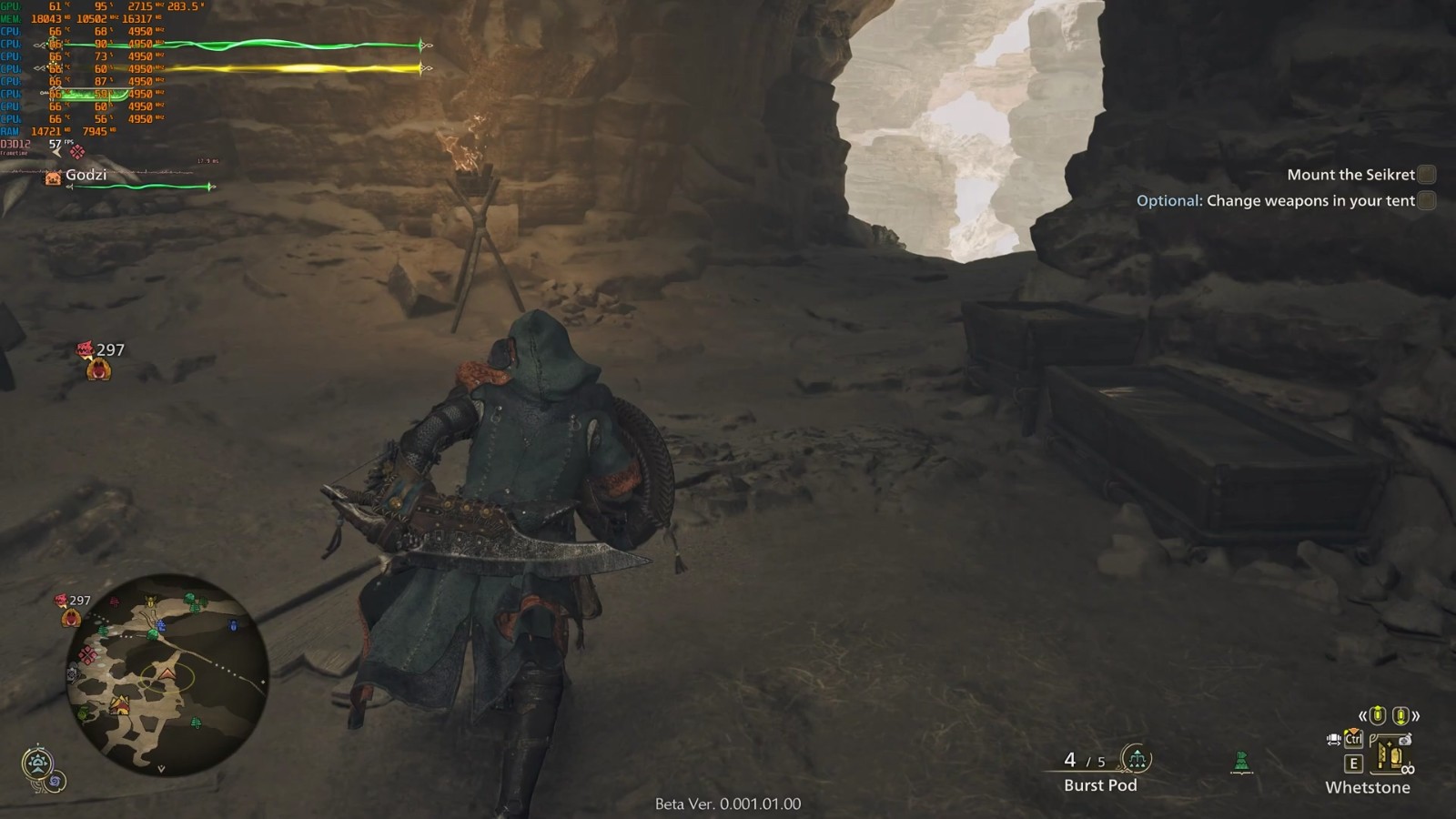Image resolution: width=1456 pixels, height=819 pixels.
Task: Select the monster icon beside 297
Action: click(98, 369)
